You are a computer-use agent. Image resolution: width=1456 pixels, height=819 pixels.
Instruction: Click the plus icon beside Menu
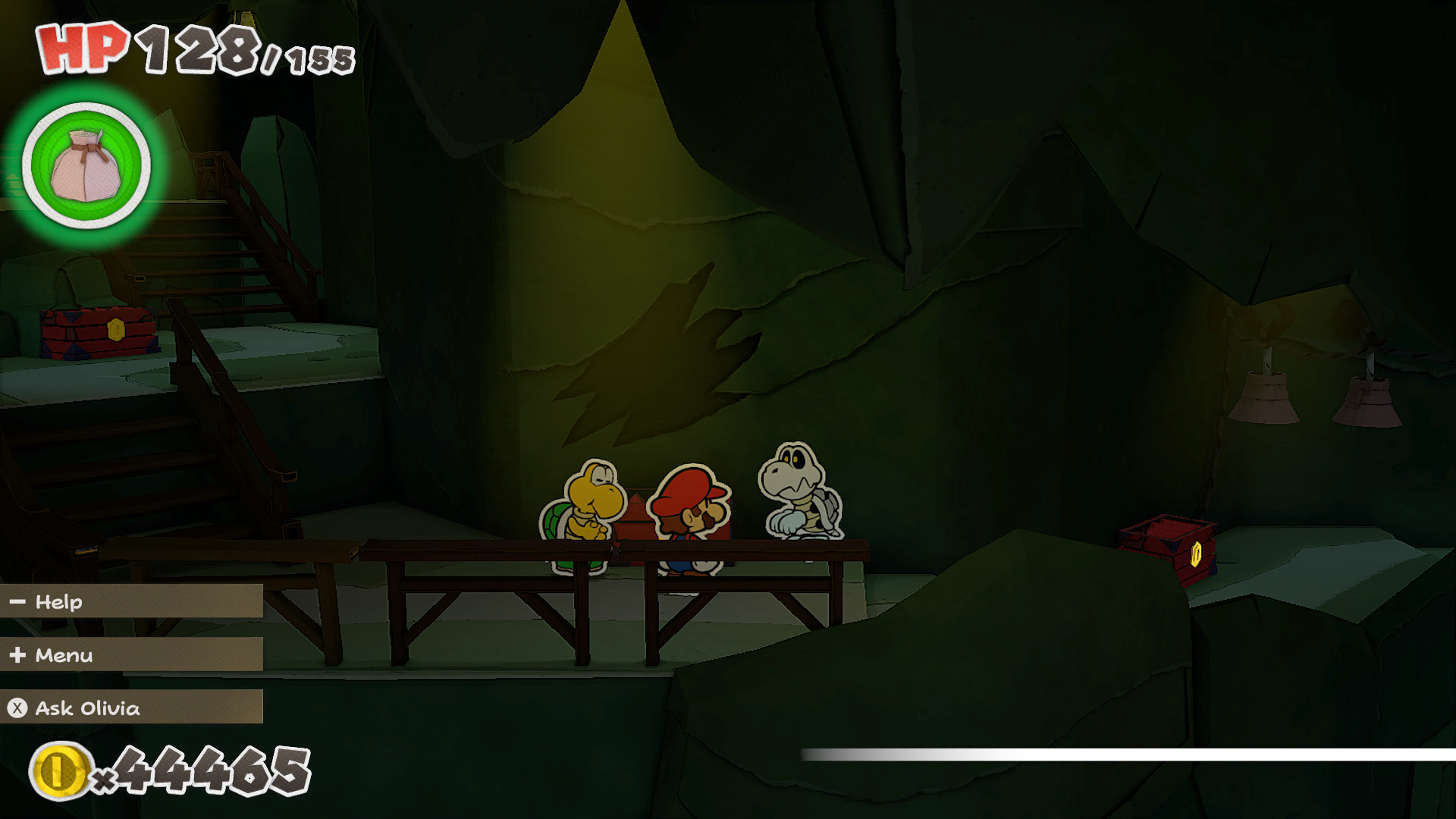17,655
